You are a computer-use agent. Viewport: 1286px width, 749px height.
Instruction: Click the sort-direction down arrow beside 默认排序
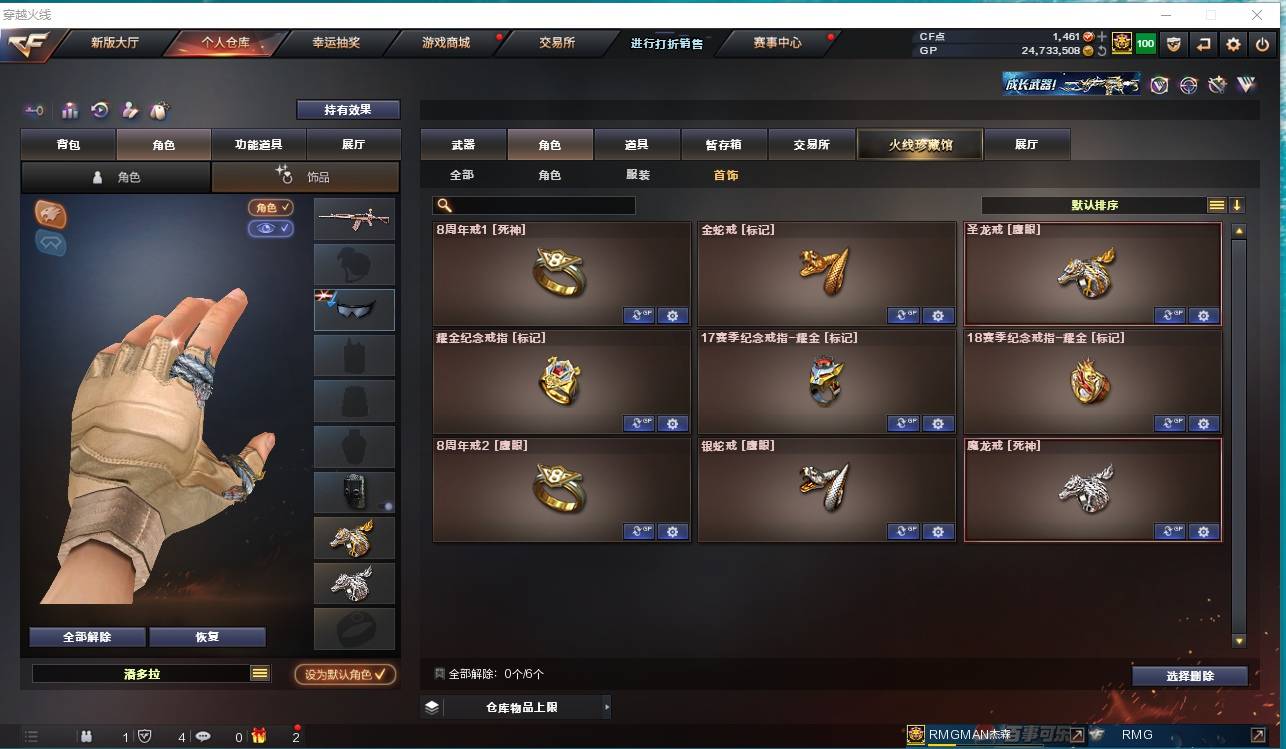pyautogui.click(x=1237, y=204)
